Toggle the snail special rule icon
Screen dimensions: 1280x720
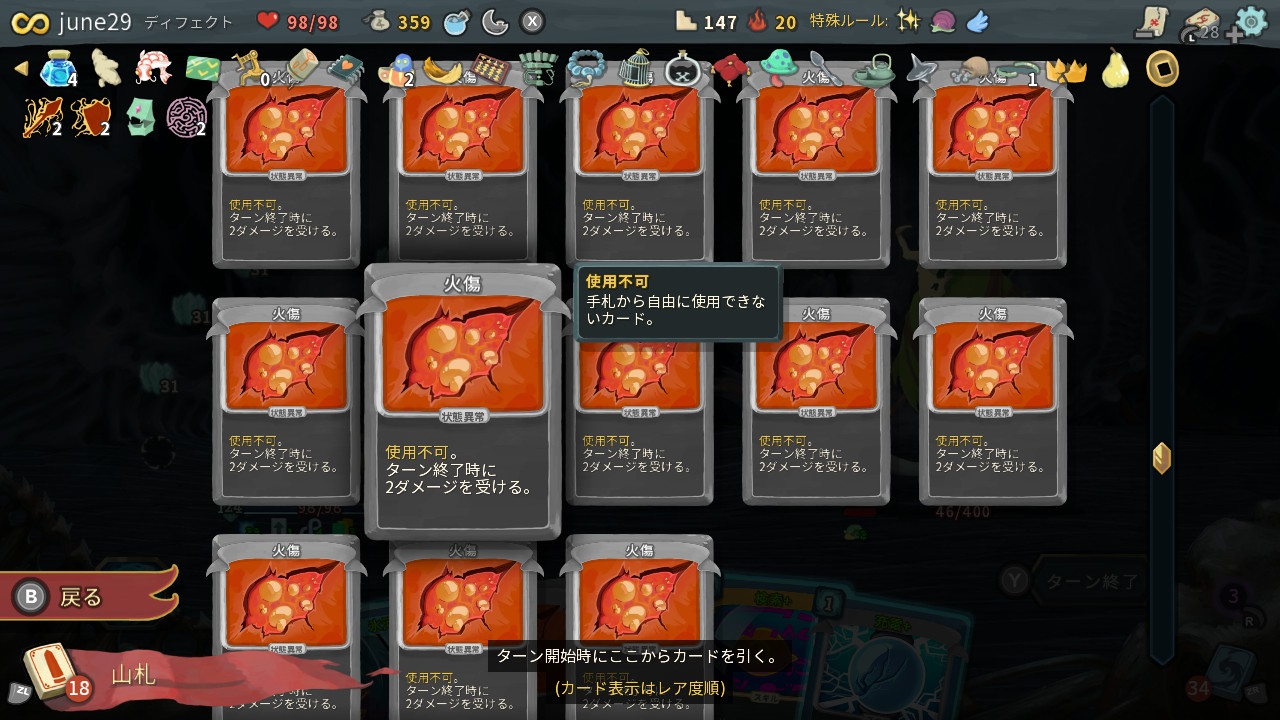942,19
